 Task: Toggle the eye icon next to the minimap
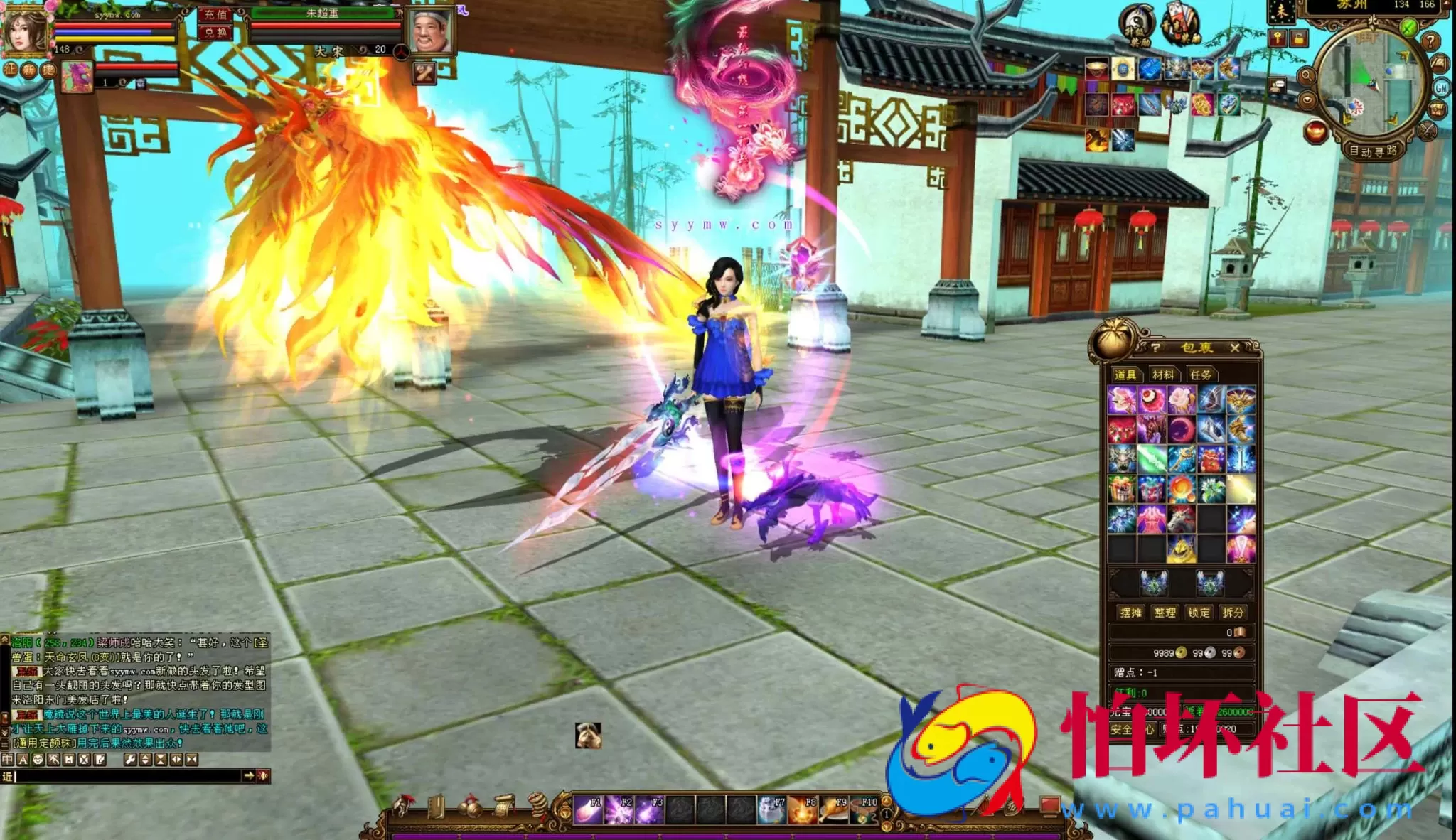coord(1307,99)
